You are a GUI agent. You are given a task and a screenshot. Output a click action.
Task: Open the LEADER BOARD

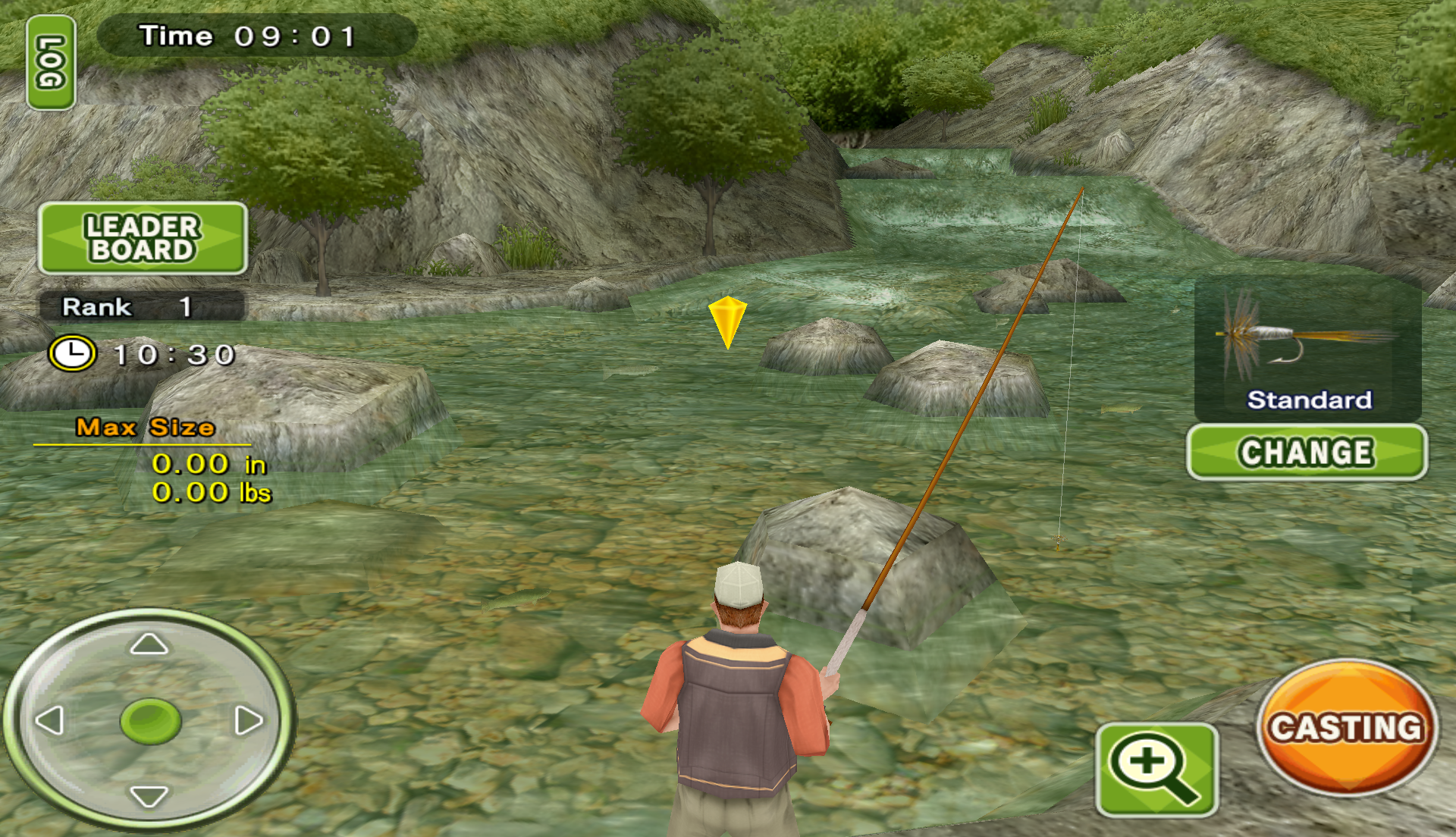click(x=144, y=239)
